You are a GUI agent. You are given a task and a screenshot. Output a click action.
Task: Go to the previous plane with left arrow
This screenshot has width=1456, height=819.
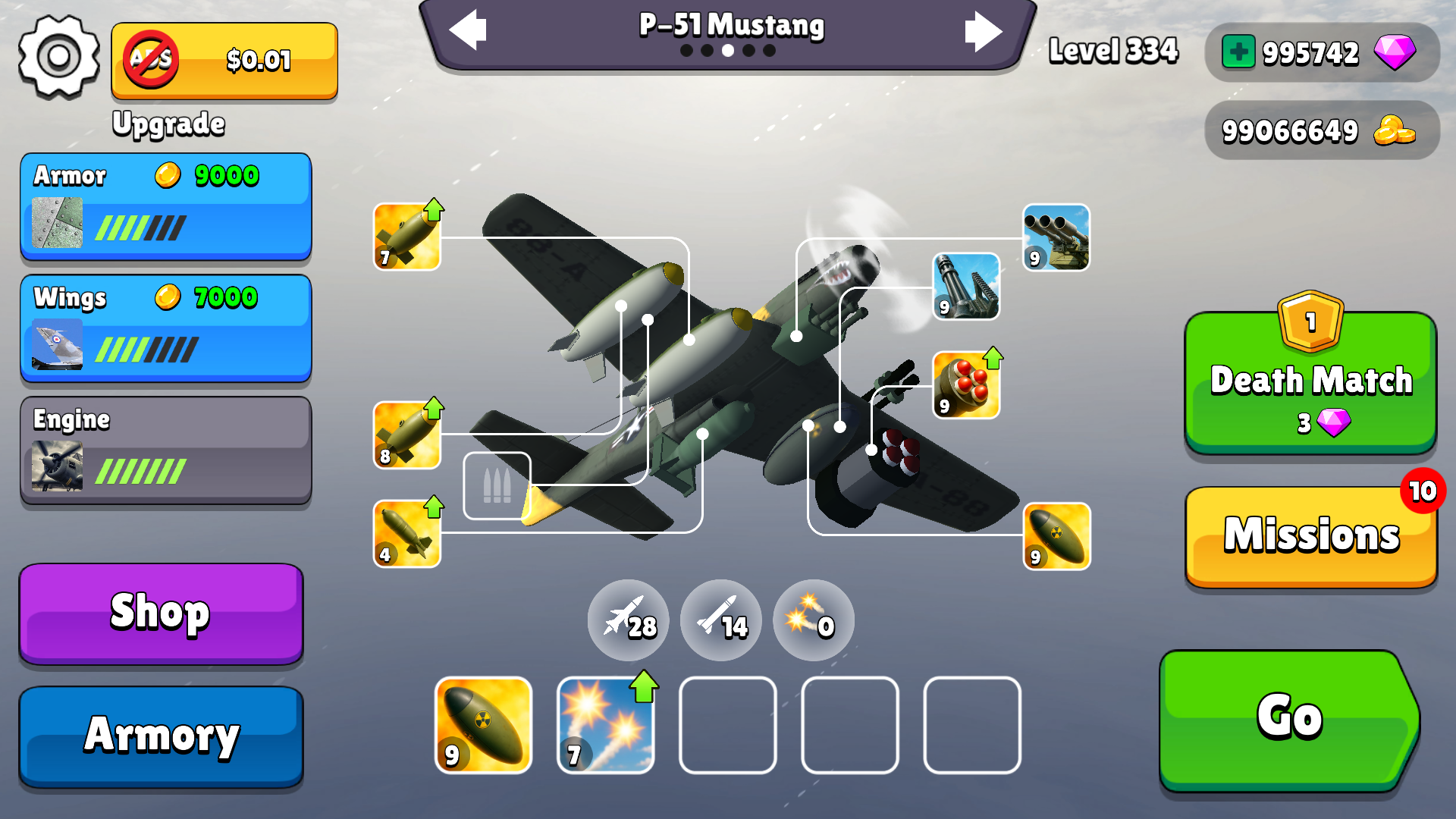[468, 30]
